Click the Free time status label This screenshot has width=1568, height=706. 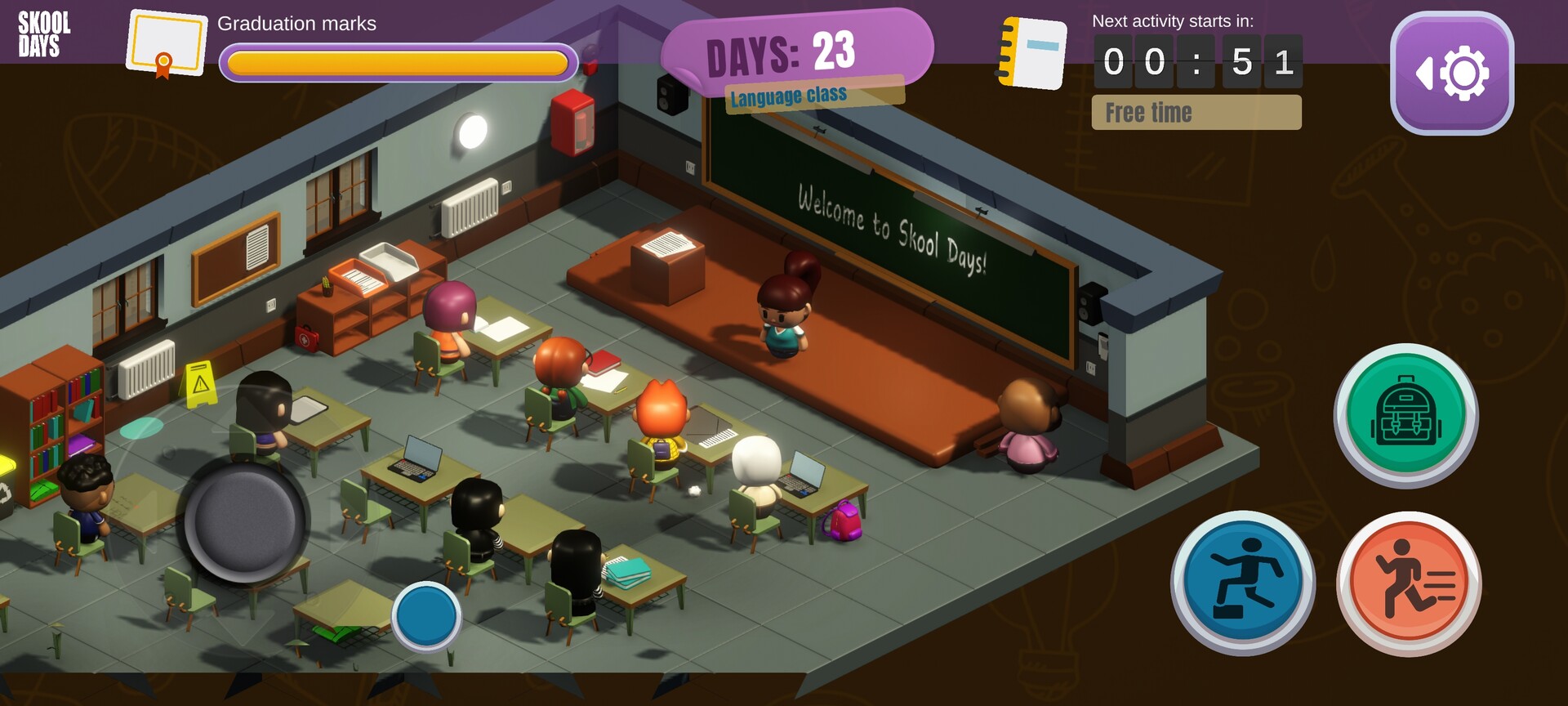coord(1196,112)
